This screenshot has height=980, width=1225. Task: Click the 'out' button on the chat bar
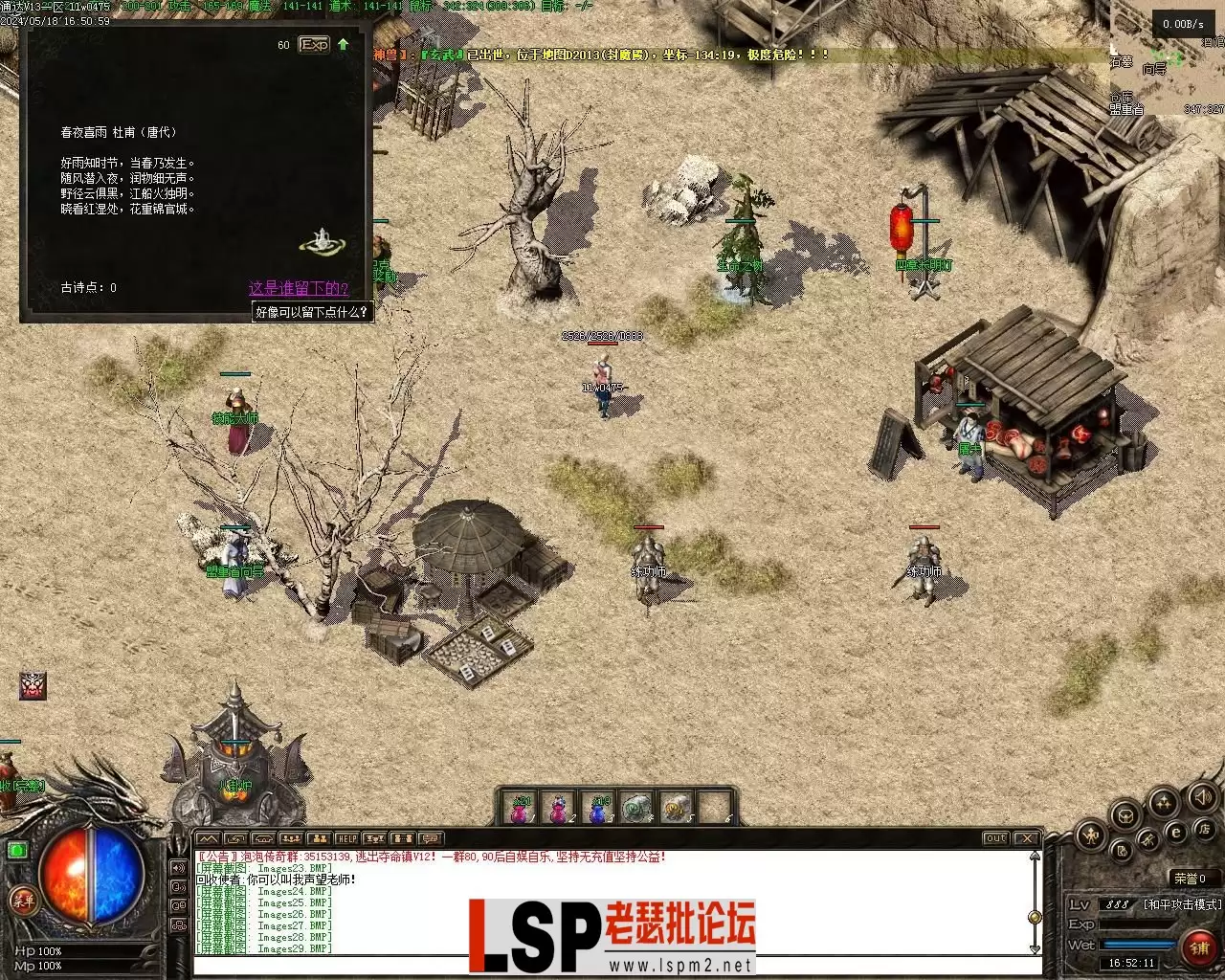click(x=996, y=839)
